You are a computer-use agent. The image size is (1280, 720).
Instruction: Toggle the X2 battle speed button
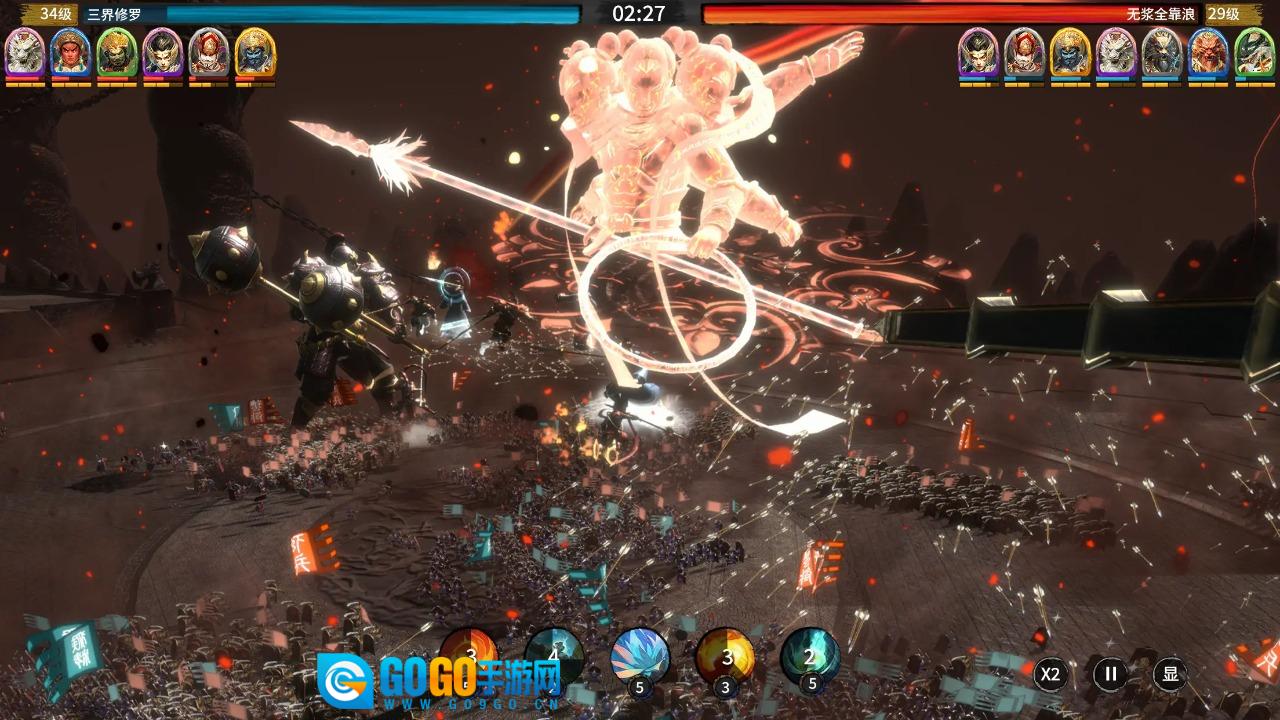1050,674
